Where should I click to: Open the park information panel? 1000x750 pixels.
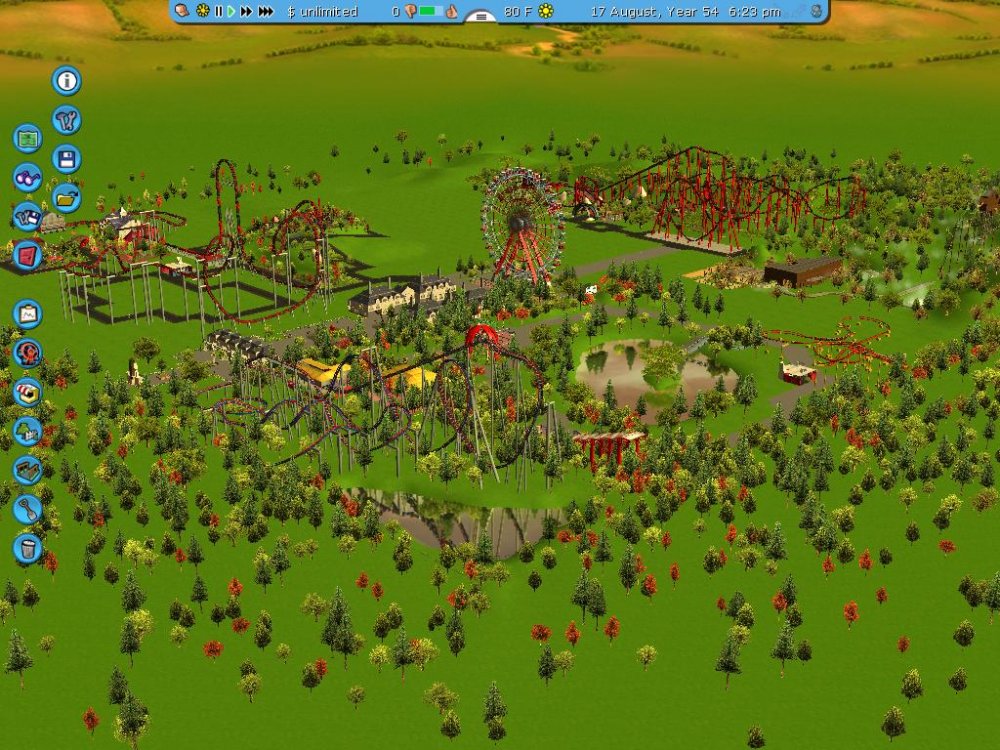[x=67, y=81]
